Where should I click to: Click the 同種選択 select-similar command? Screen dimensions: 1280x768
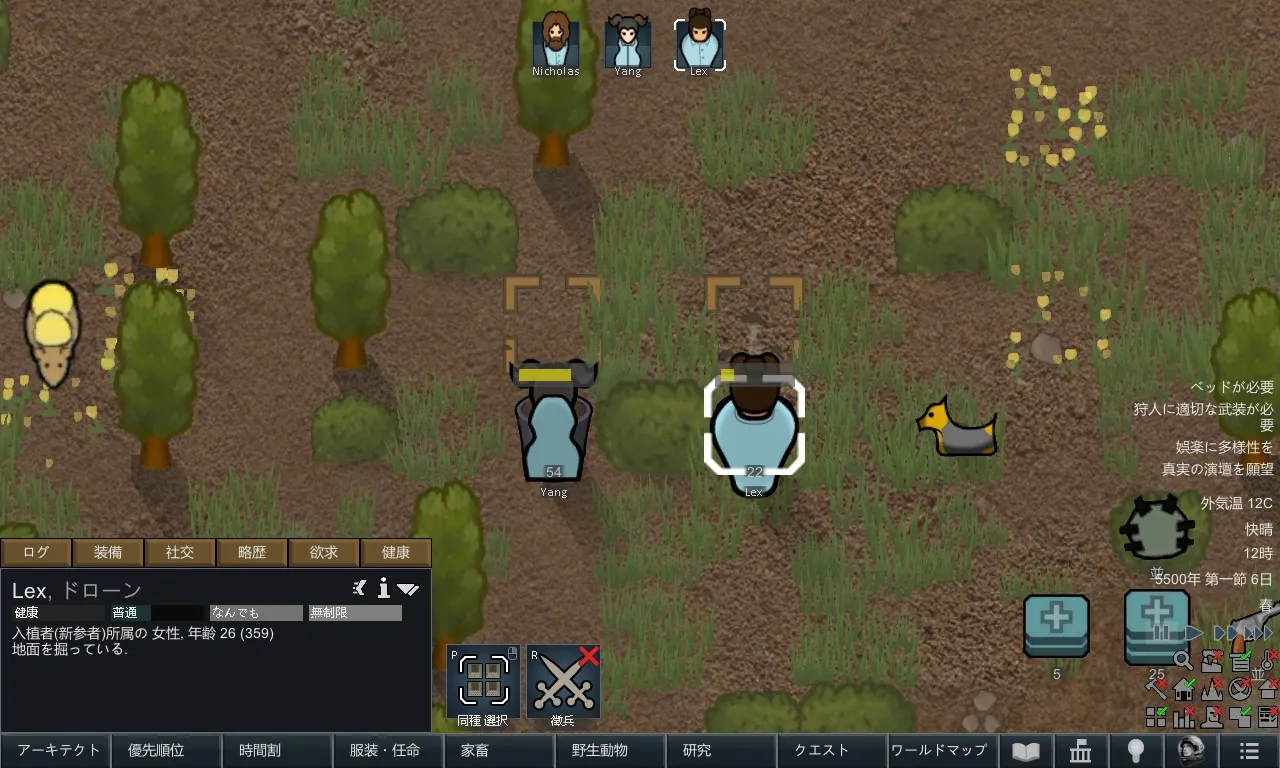click(483, 682)
